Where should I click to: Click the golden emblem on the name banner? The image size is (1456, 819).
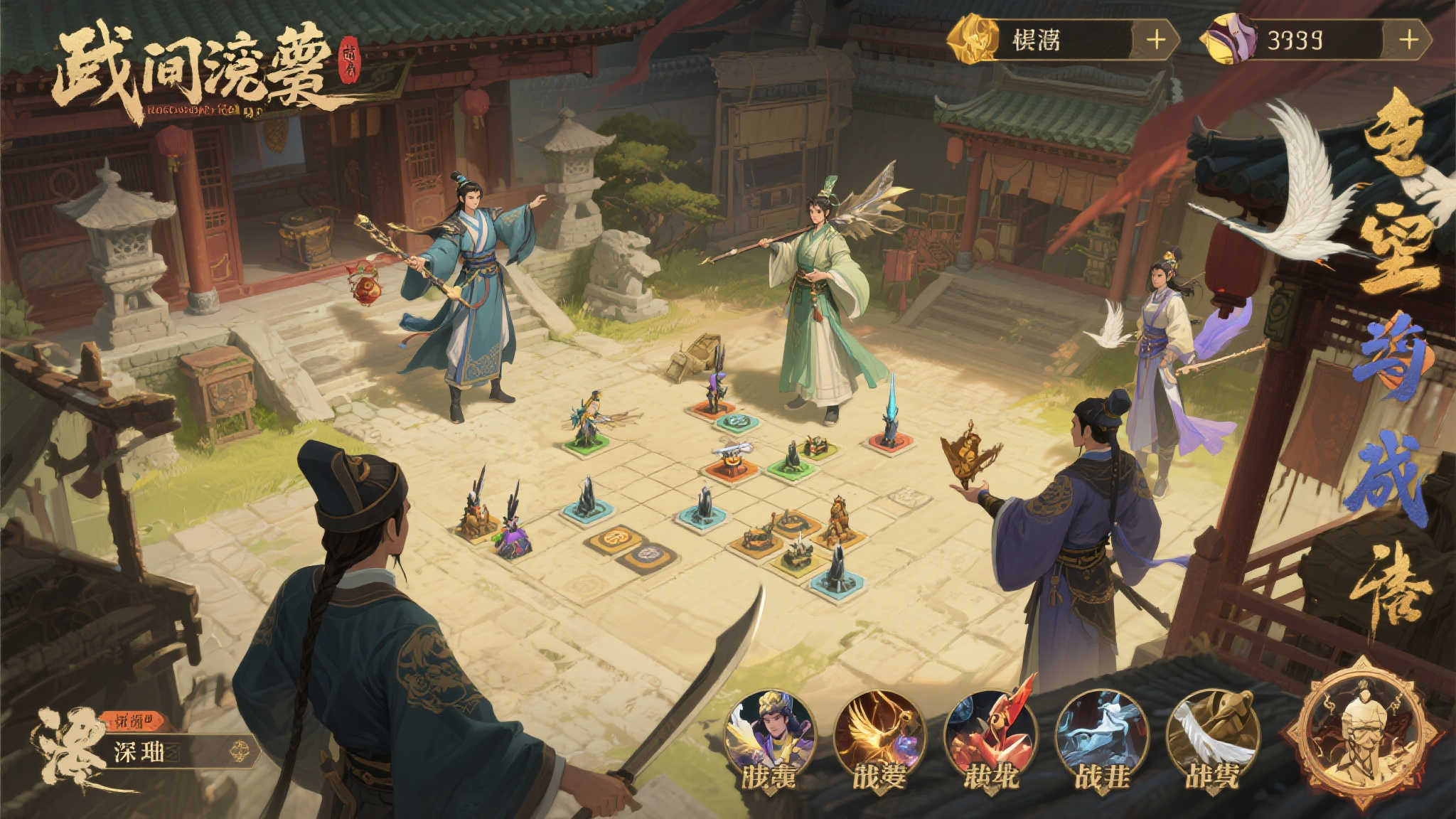238,751
